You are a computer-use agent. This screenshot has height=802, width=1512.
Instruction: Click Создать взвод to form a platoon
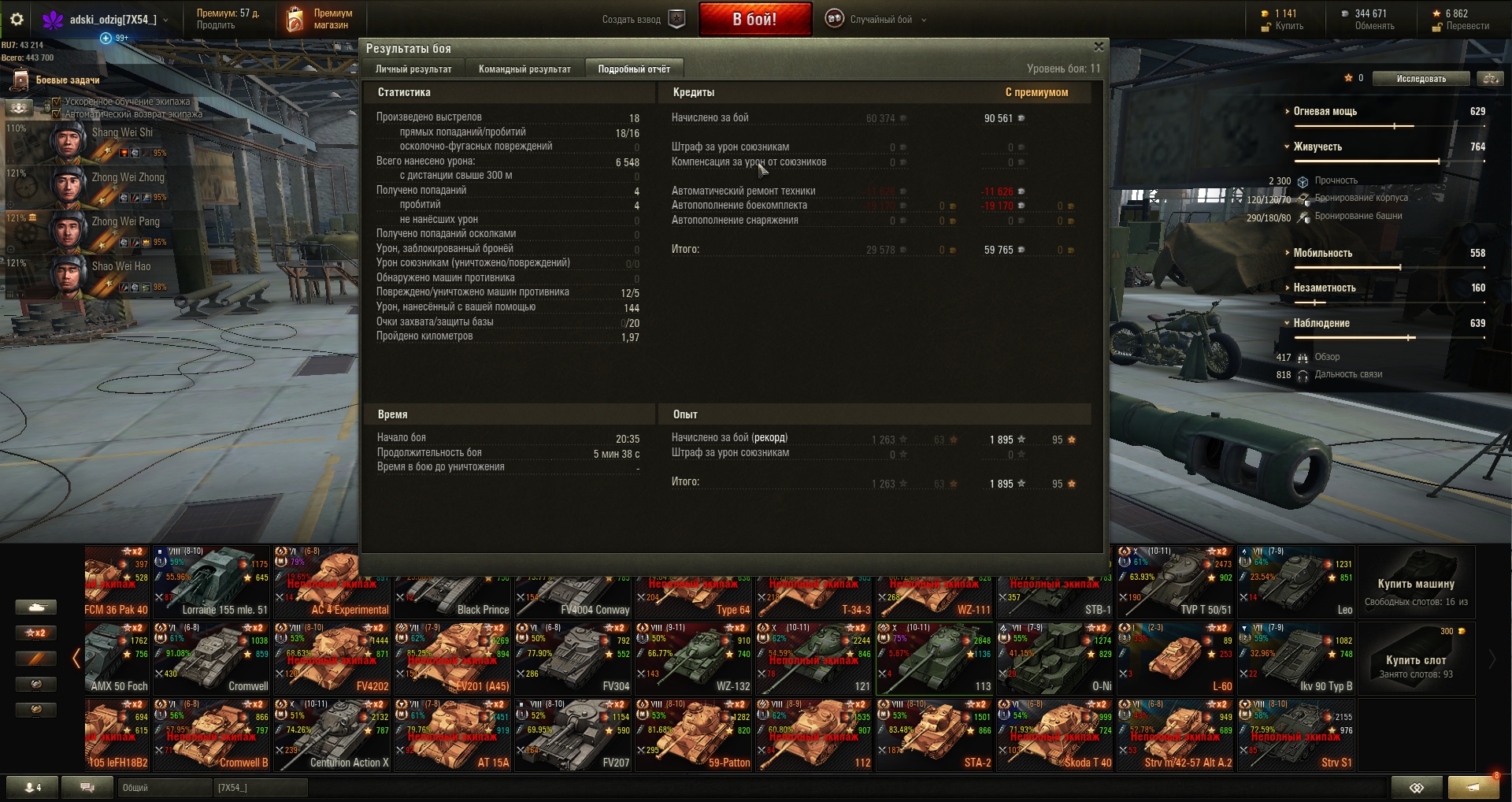[643, 20]
